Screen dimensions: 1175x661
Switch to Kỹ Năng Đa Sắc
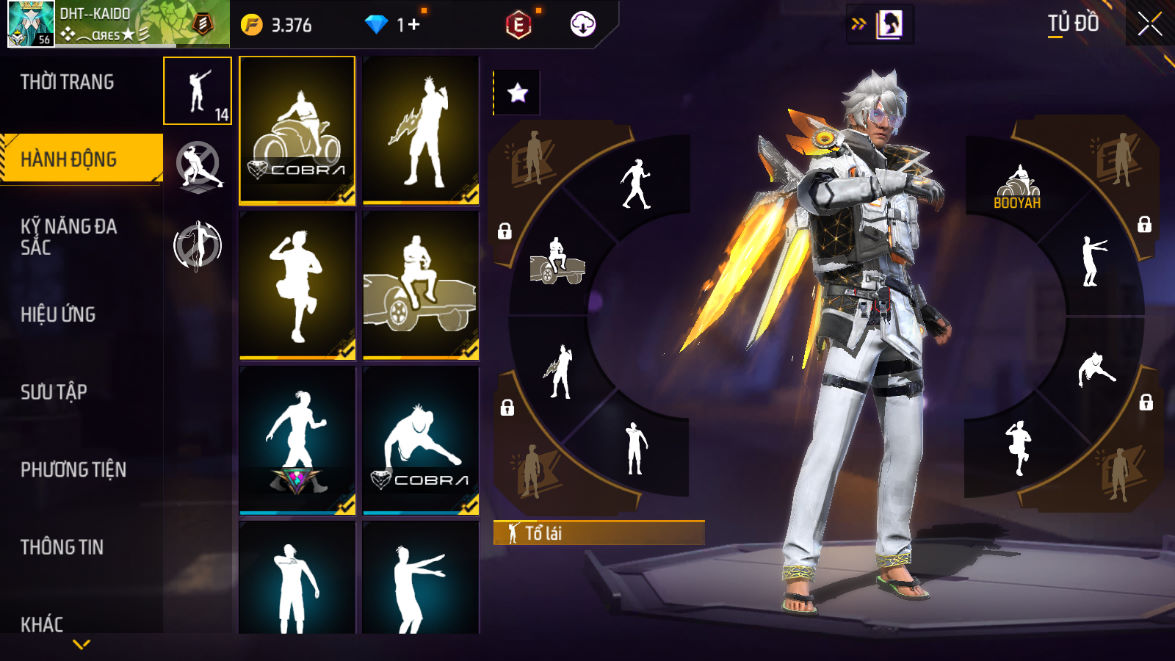(69, 236)
